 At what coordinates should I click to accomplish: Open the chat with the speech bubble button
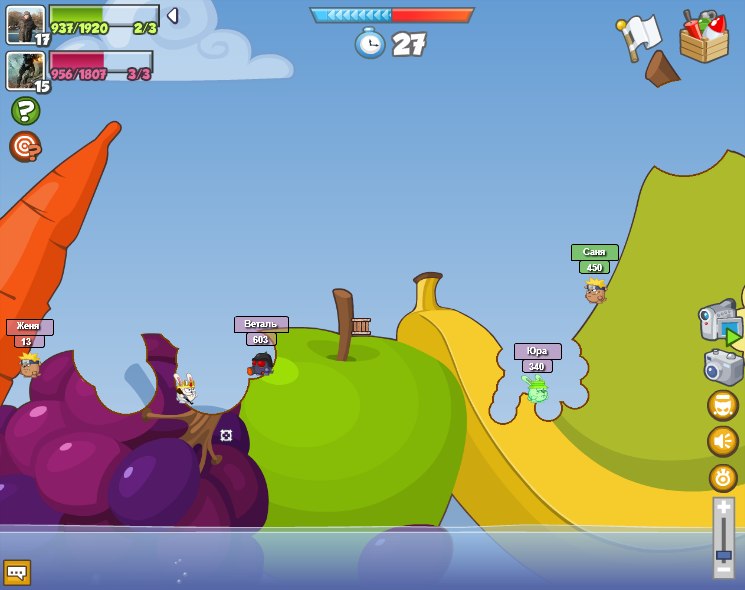[17, 572]
